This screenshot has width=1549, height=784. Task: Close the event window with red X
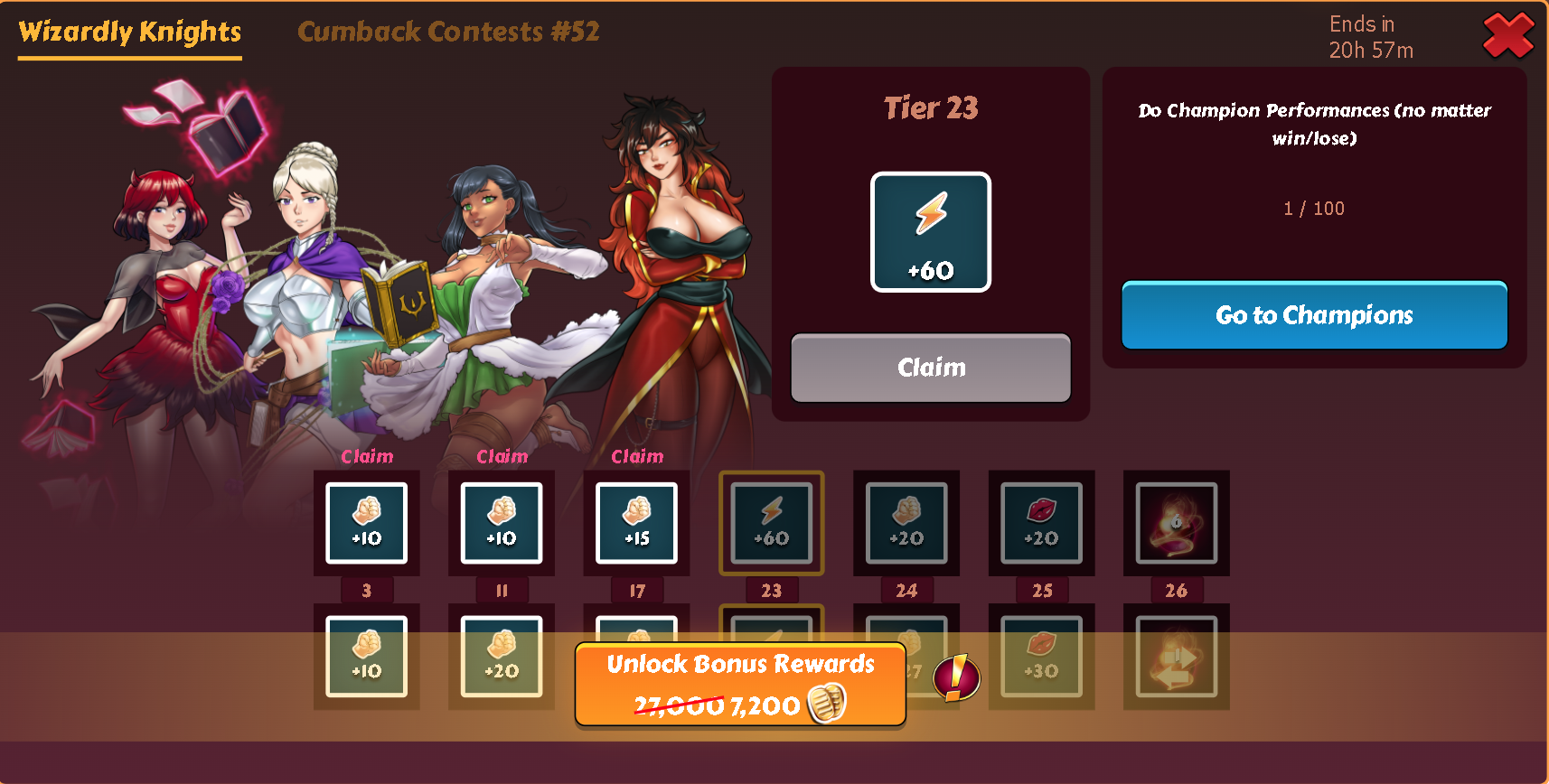1508,36
